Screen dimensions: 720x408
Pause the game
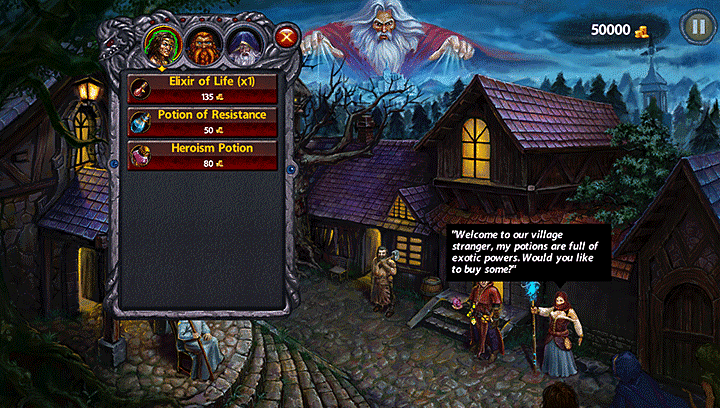[696, 28]
